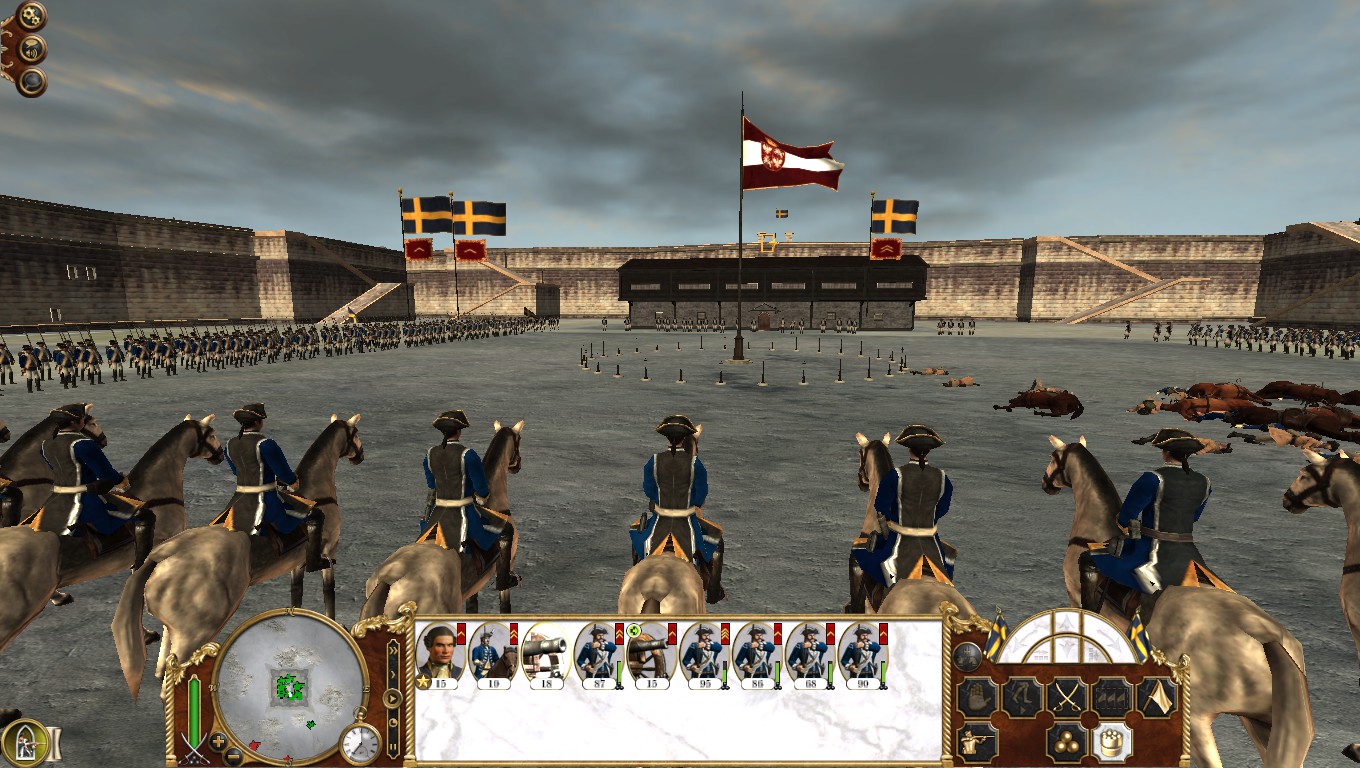Click the green battle balance bar
The image size is (1360, 768).
(194, 709)
